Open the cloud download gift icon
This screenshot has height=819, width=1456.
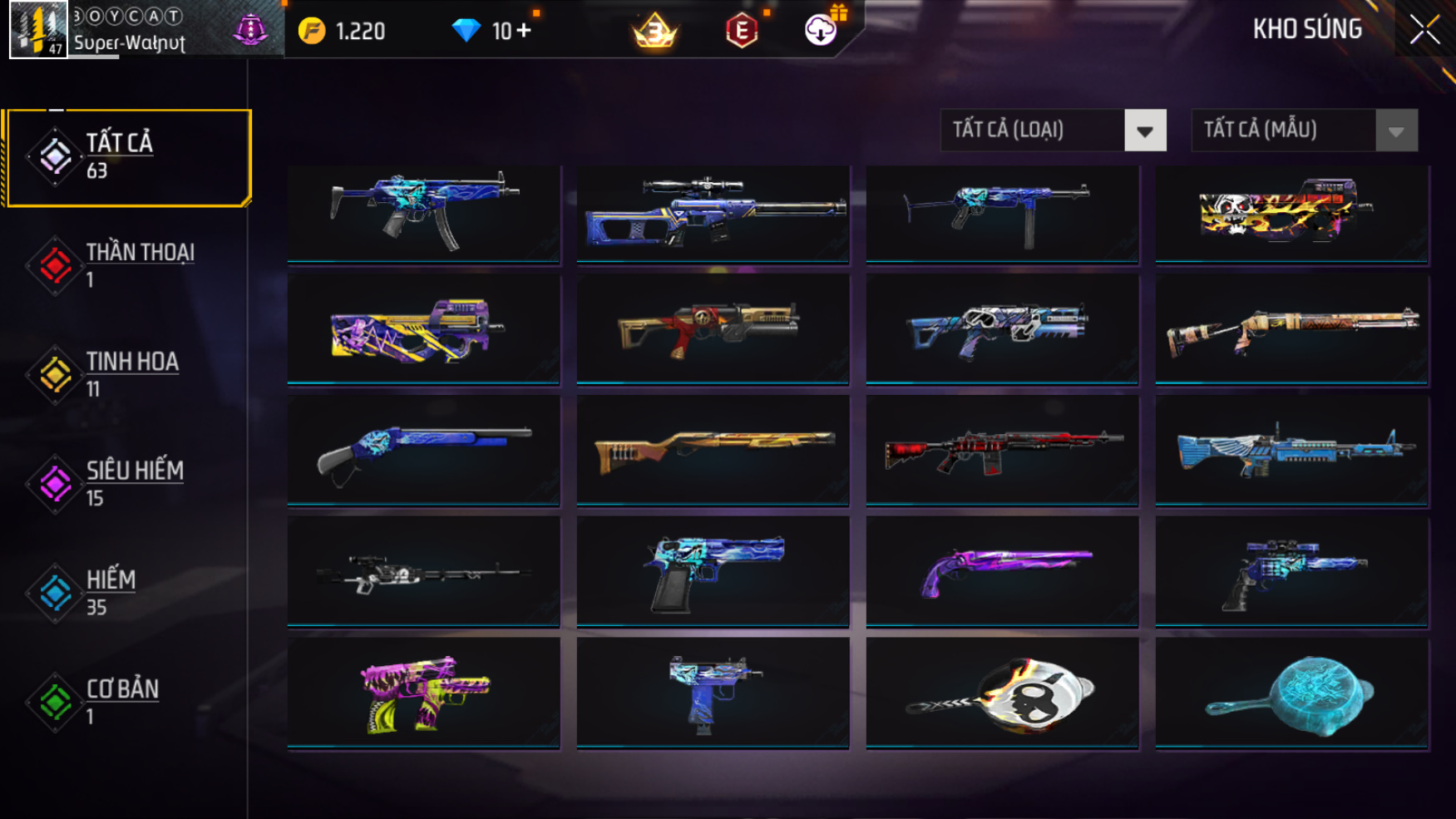[821, 31]
